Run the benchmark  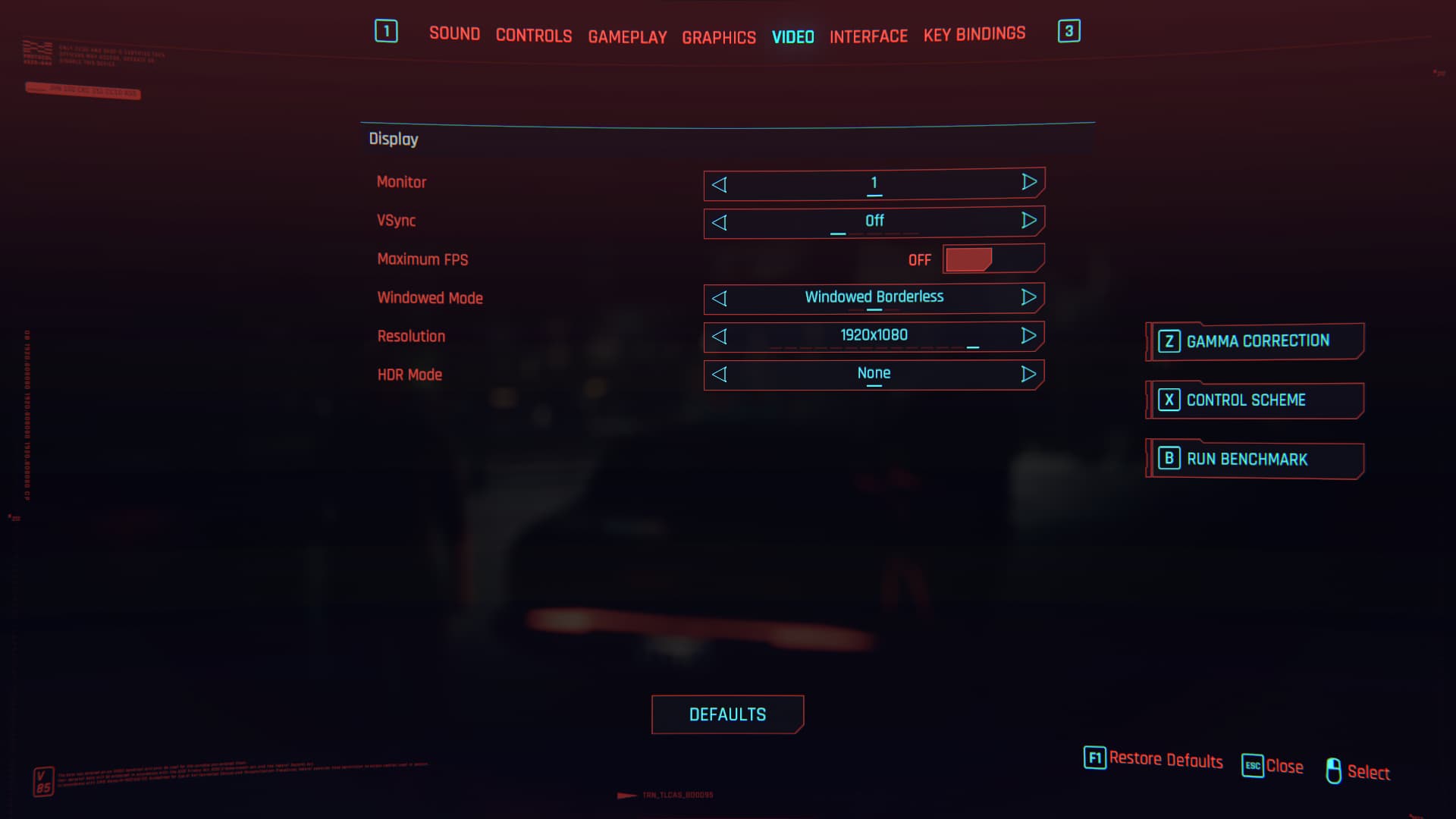coord(1256,460)
